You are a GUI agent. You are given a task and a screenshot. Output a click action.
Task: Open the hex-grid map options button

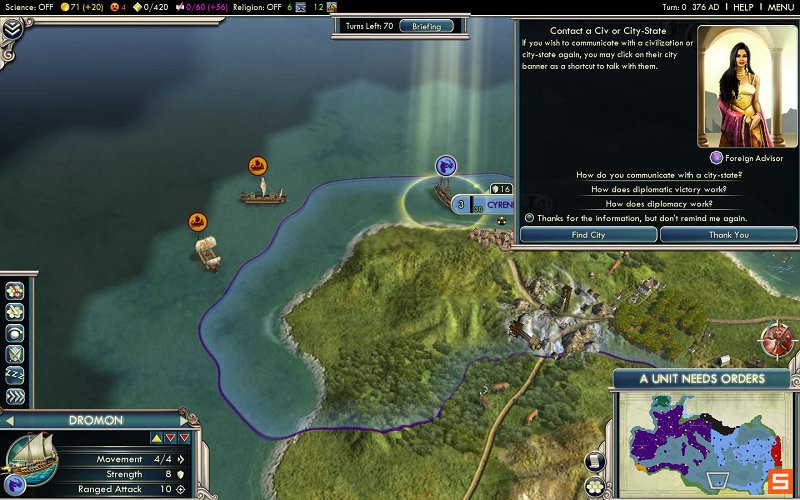point(594,487)
